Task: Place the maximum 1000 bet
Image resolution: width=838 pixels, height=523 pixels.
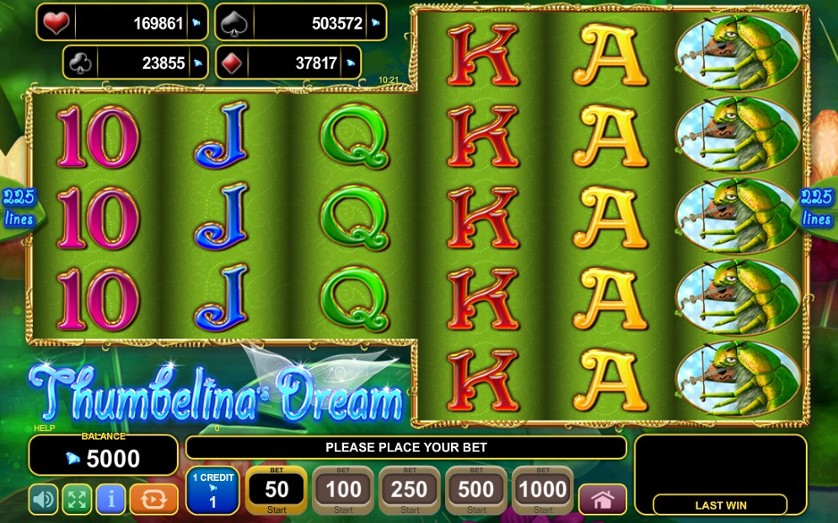Action: tap(543, 490)
